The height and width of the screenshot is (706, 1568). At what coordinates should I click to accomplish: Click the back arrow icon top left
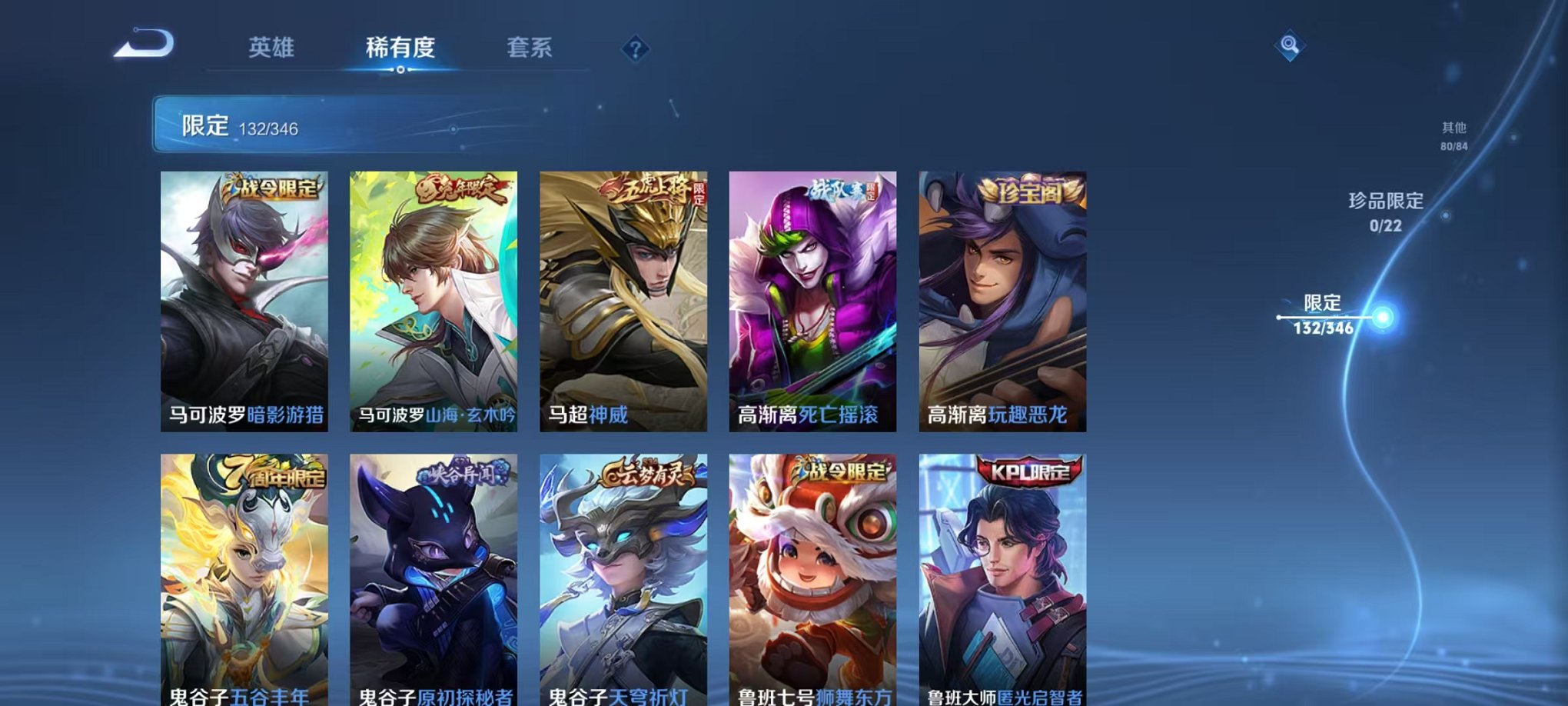click(142, 44)
